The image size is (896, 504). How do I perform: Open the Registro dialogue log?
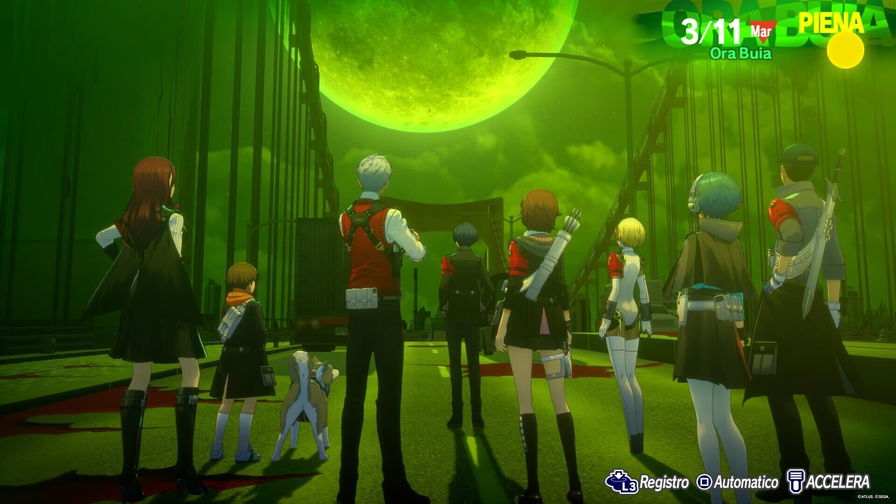(647, 482)
